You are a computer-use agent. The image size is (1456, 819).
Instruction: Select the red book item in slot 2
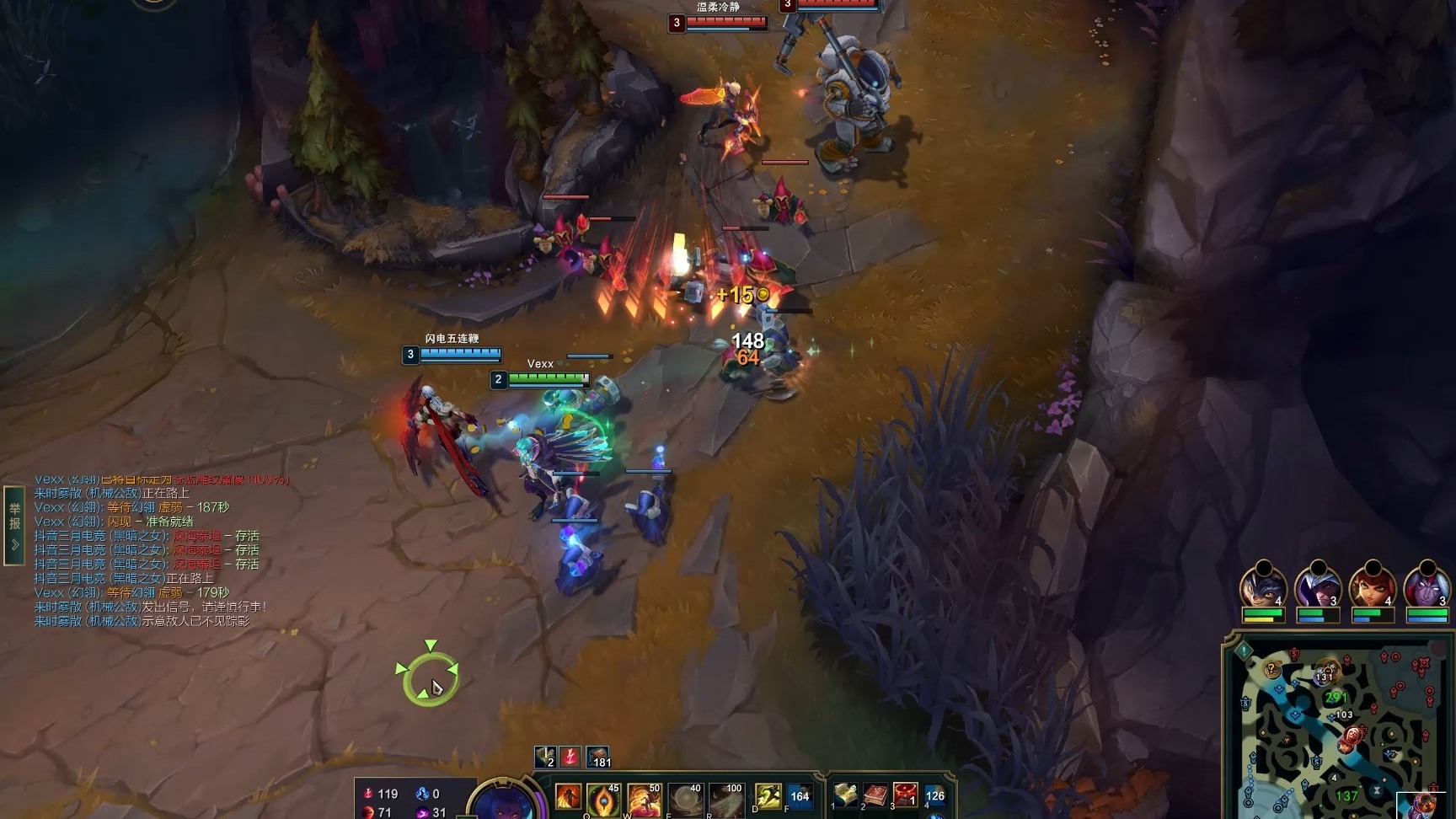(875, 795)
